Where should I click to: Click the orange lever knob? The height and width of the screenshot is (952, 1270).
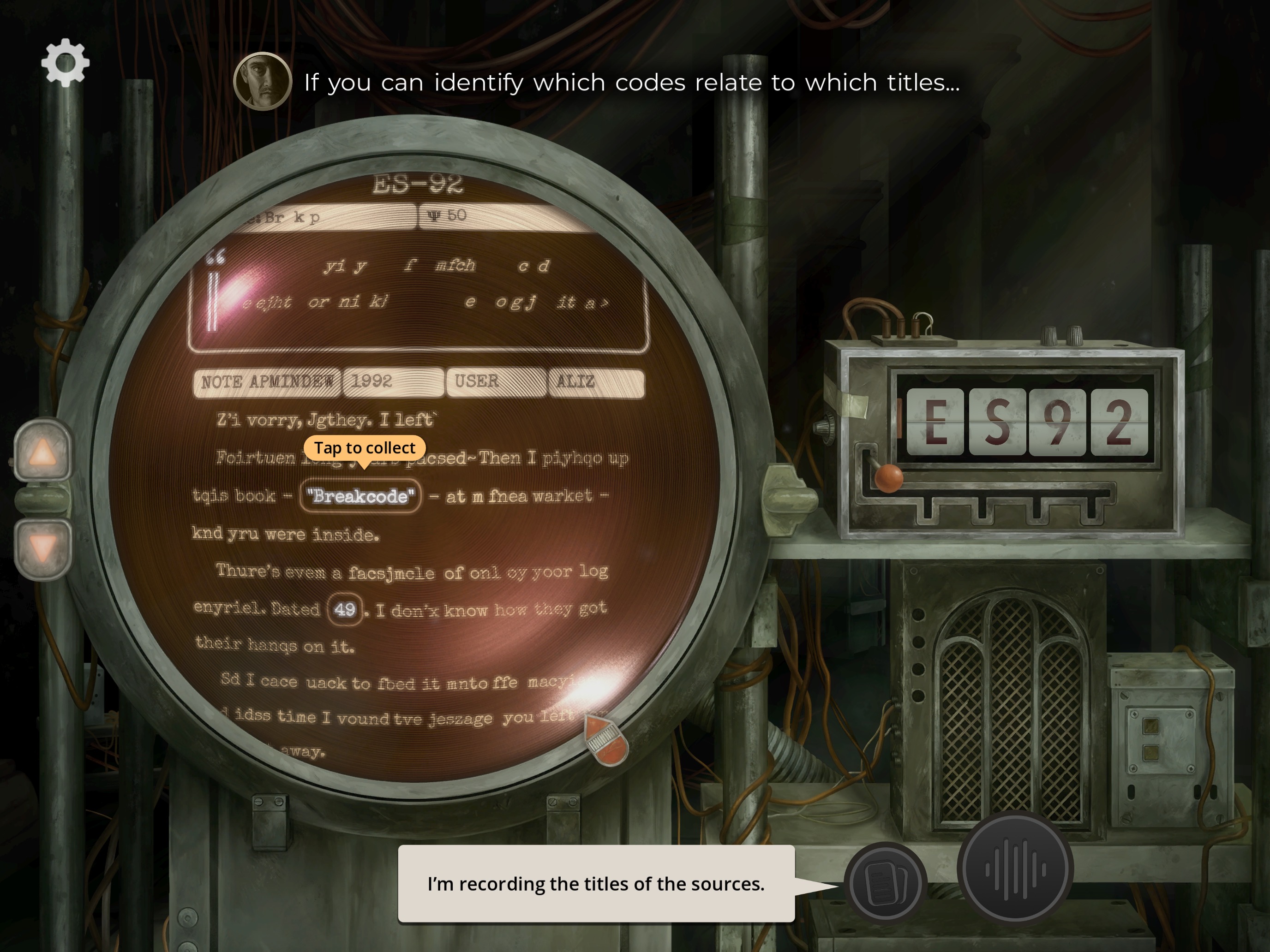tap(888, 478)
